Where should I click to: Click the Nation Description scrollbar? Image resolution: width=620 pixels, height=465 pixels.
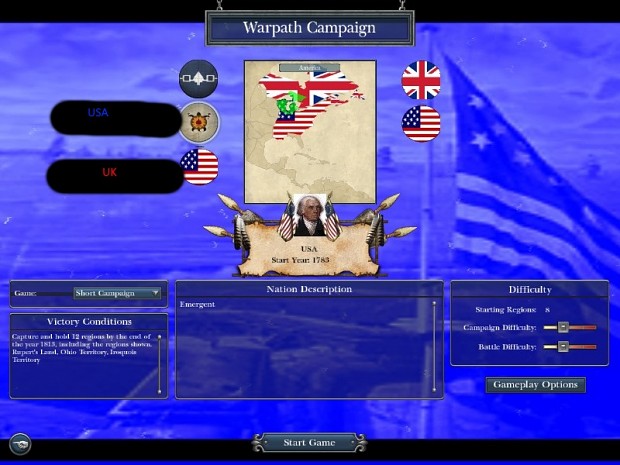(x=434, y=345)
